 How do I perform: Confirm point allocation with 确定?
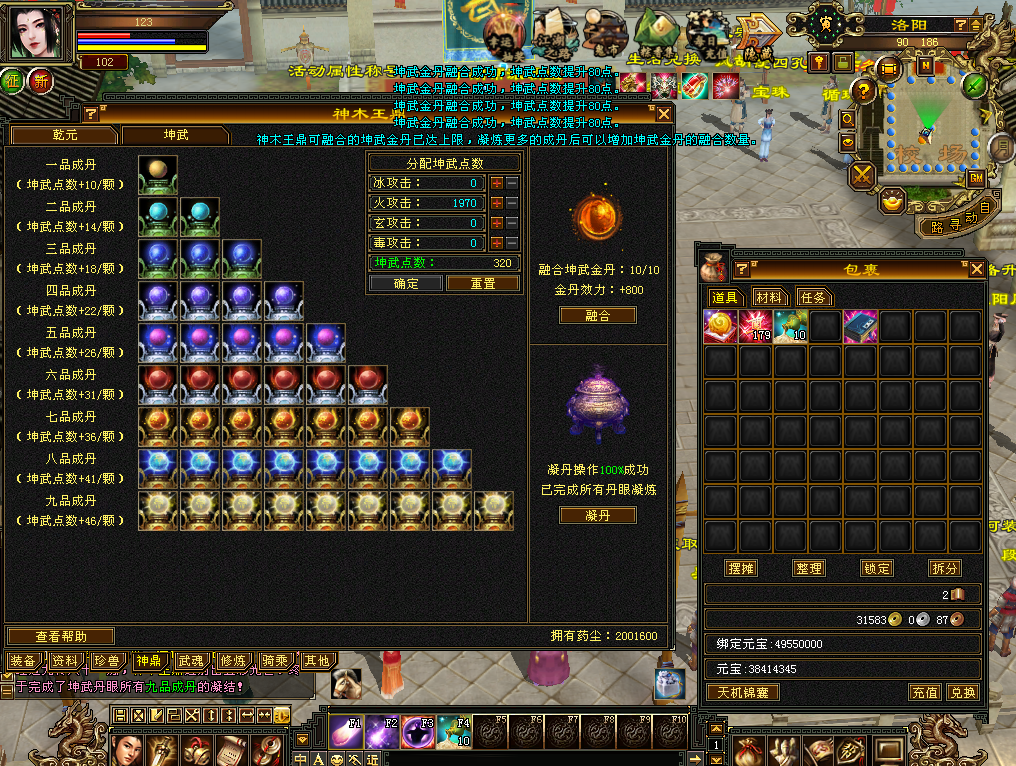pos(405,283)
